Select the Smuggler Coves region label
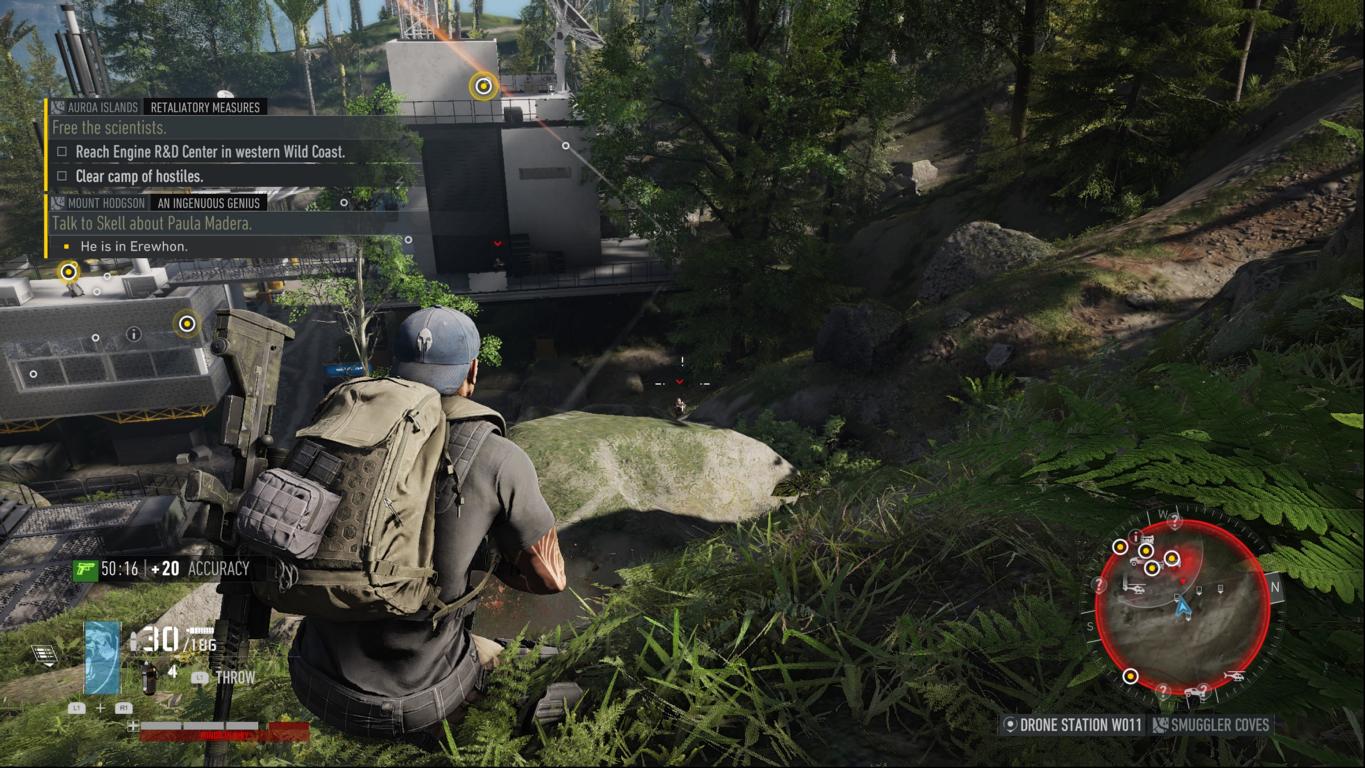The image size is (1365, 768). click(1211, 725)
